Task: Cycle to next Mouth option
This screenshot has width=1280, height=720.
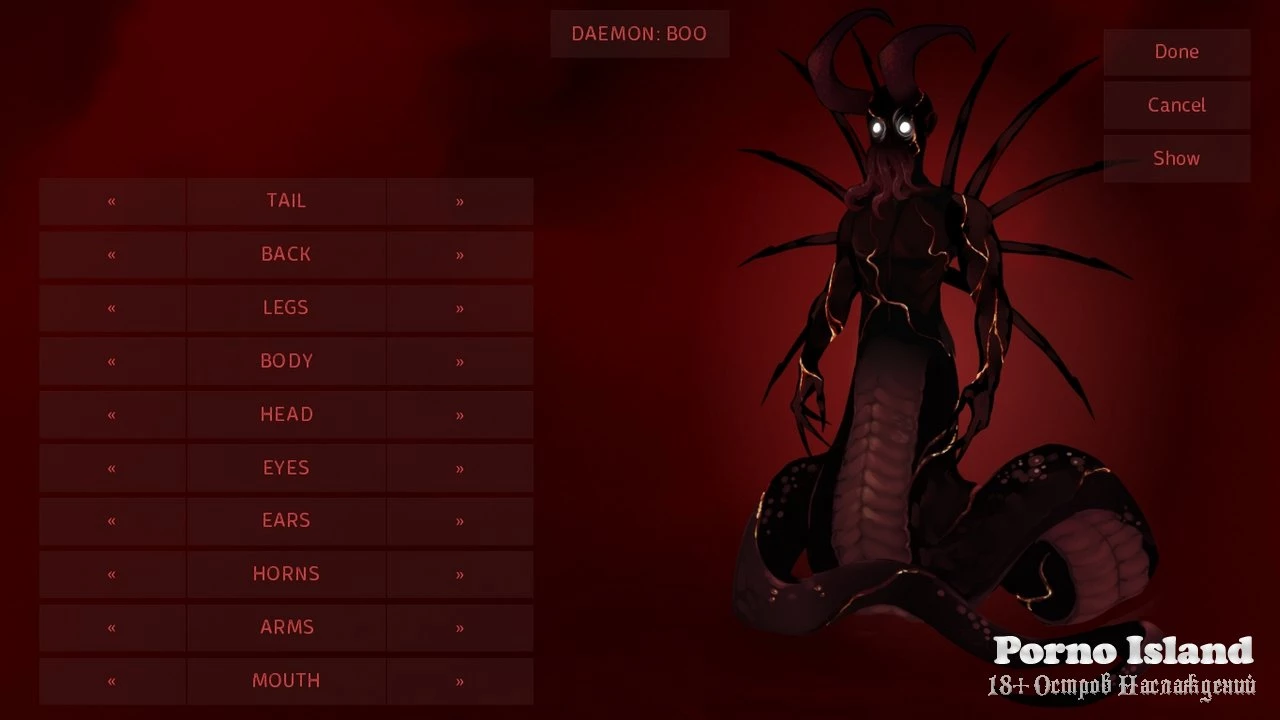Action: point(460,681)
